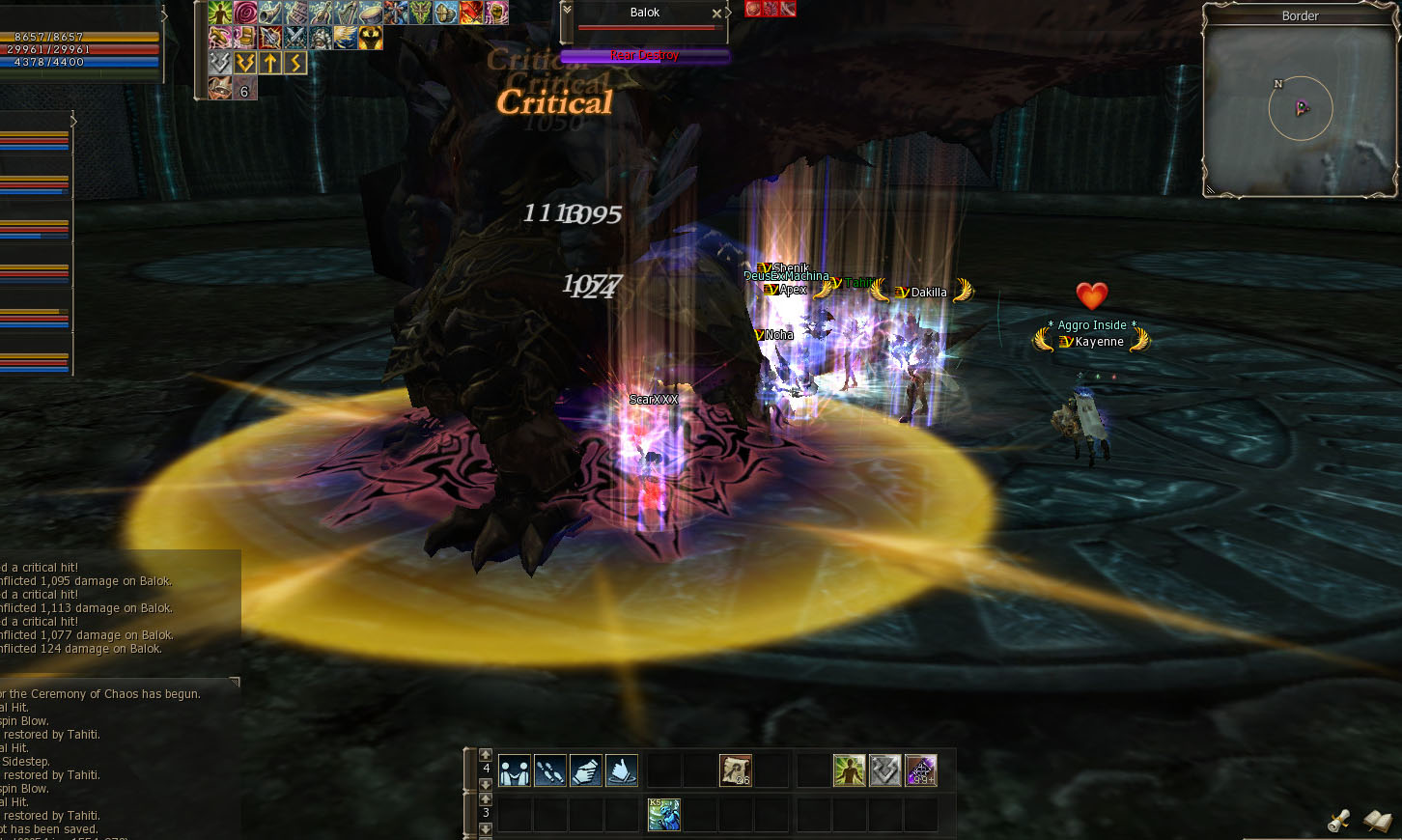Click Balok's red health bar
1402x840 pixels.
[x=645, y=27]
